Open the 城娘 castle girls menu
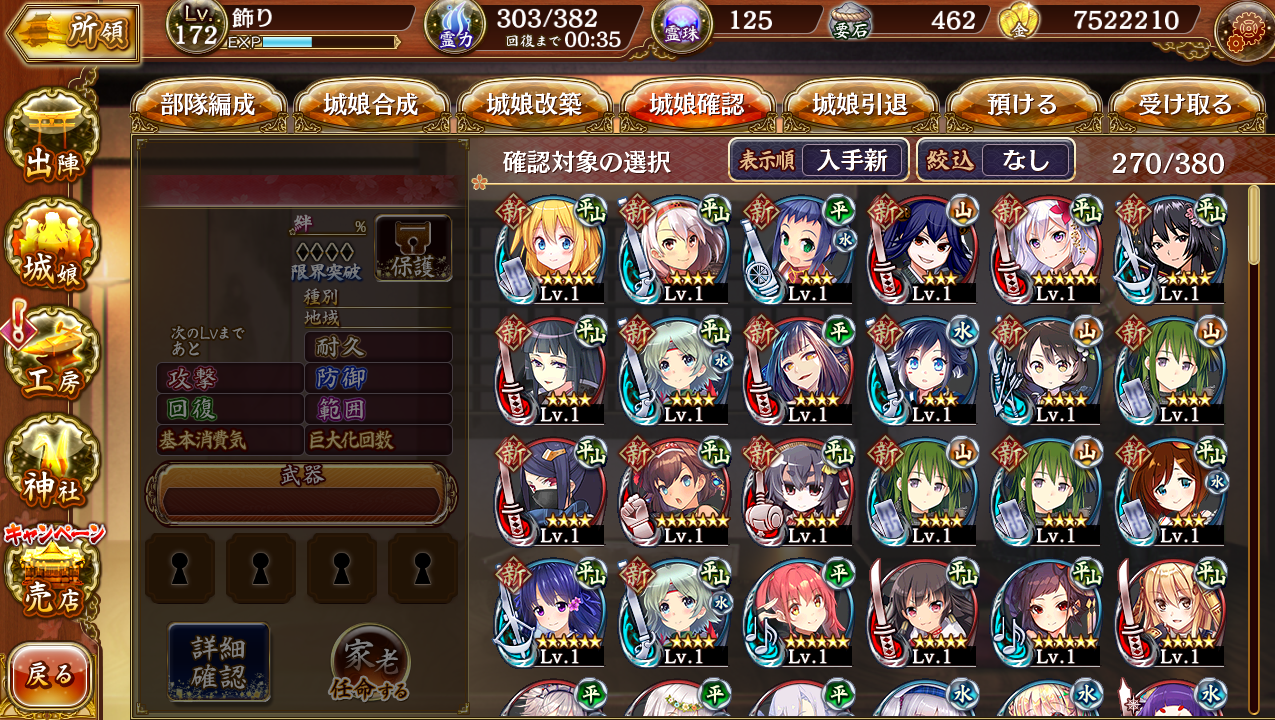1275x720 pixels. click(x=52, y=255)
